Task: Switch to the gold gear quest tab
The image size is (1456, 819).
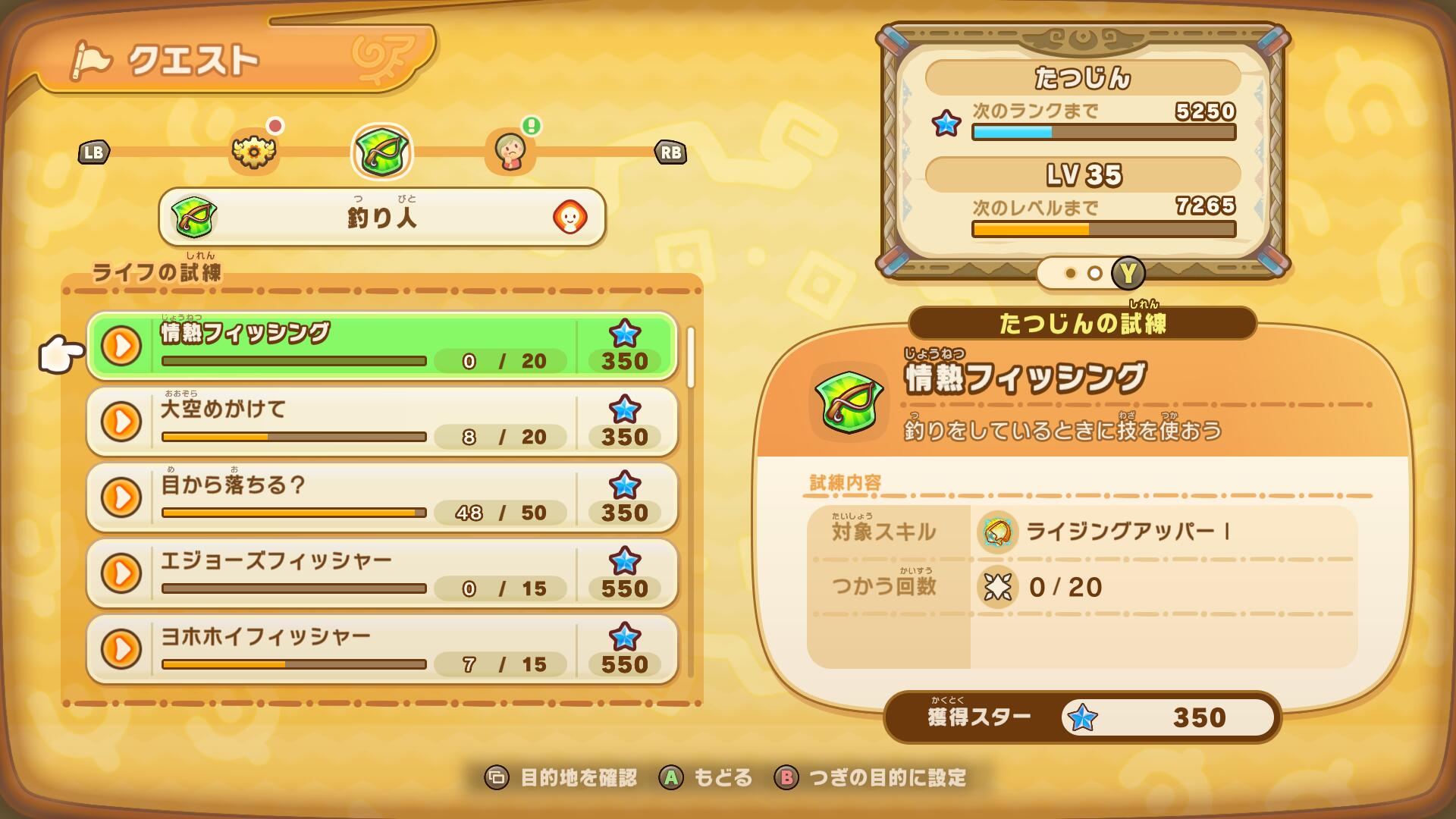Action: 254,152
